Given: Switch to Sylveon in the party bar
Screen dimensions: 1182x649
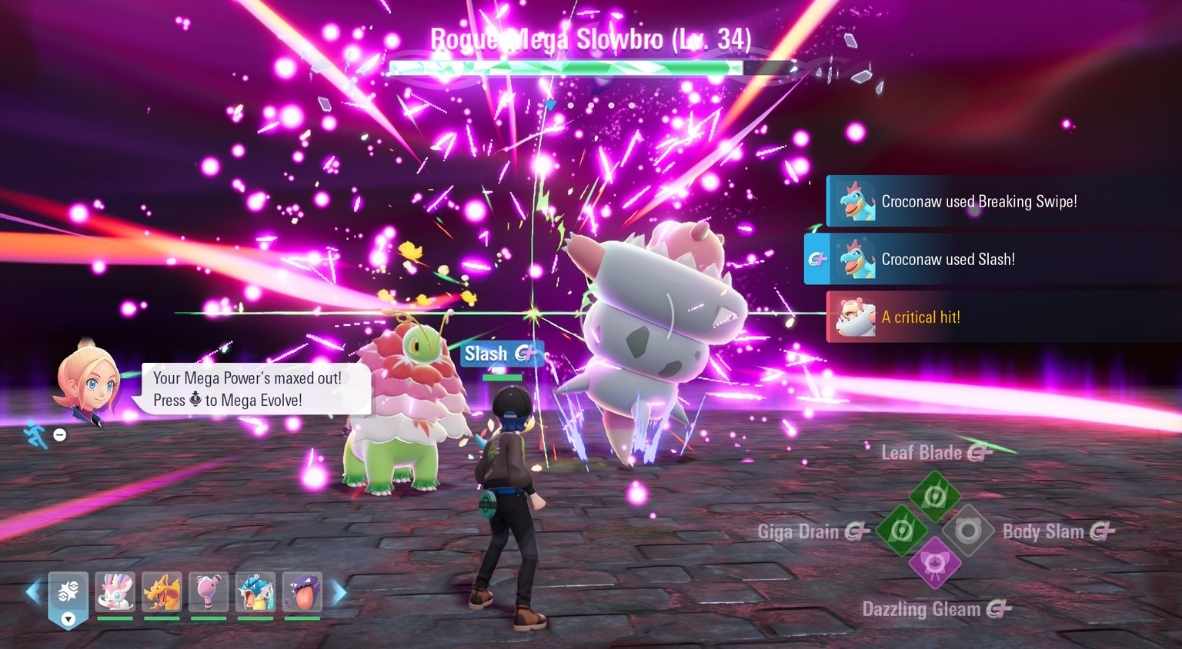Looking at the screenshot, I should tap(115, 592).
